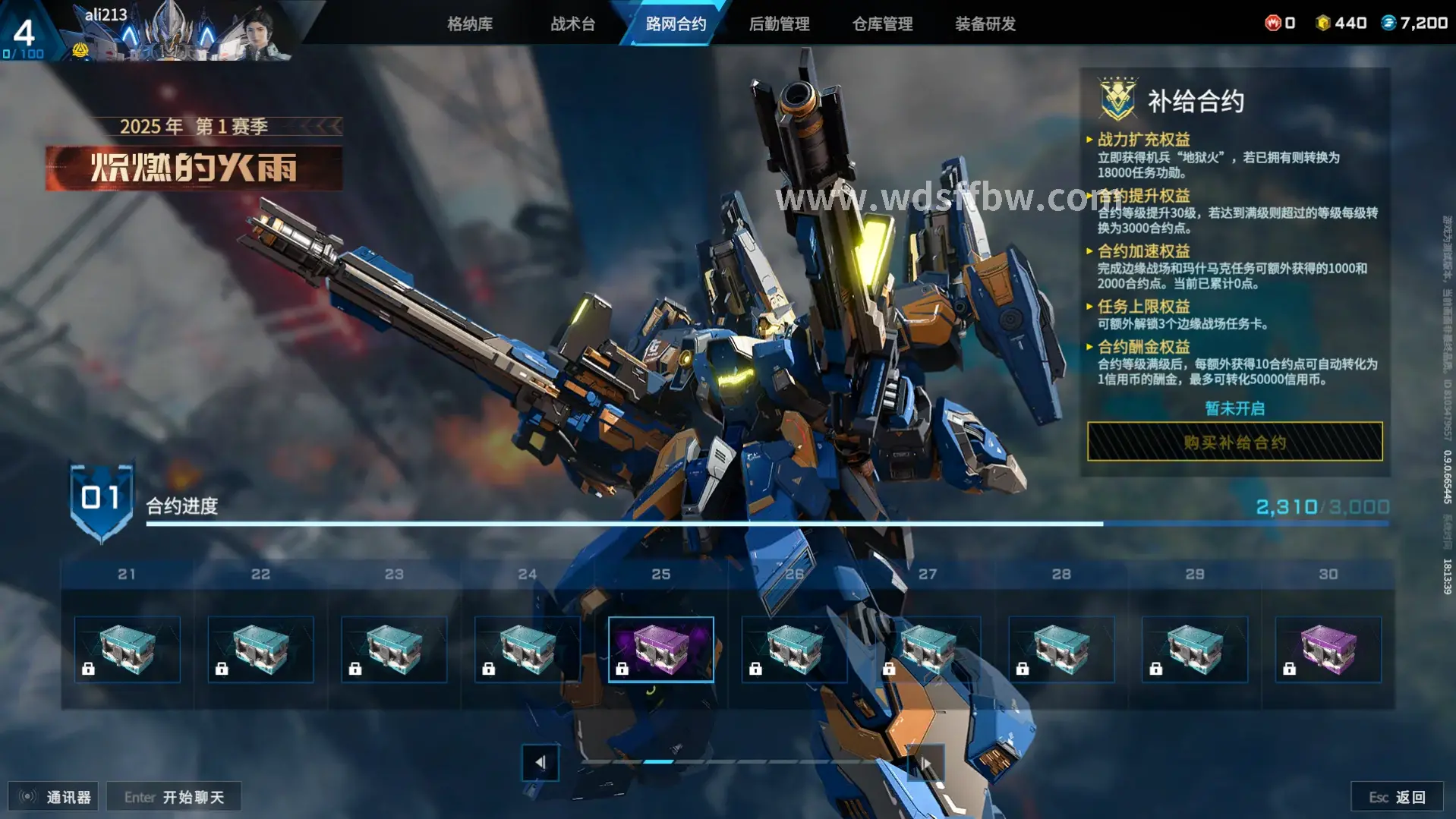This screenshot has height=819, width=1456.
Task: Pick the purple level 30 reward crate
Action: [x=1328, y=650]
